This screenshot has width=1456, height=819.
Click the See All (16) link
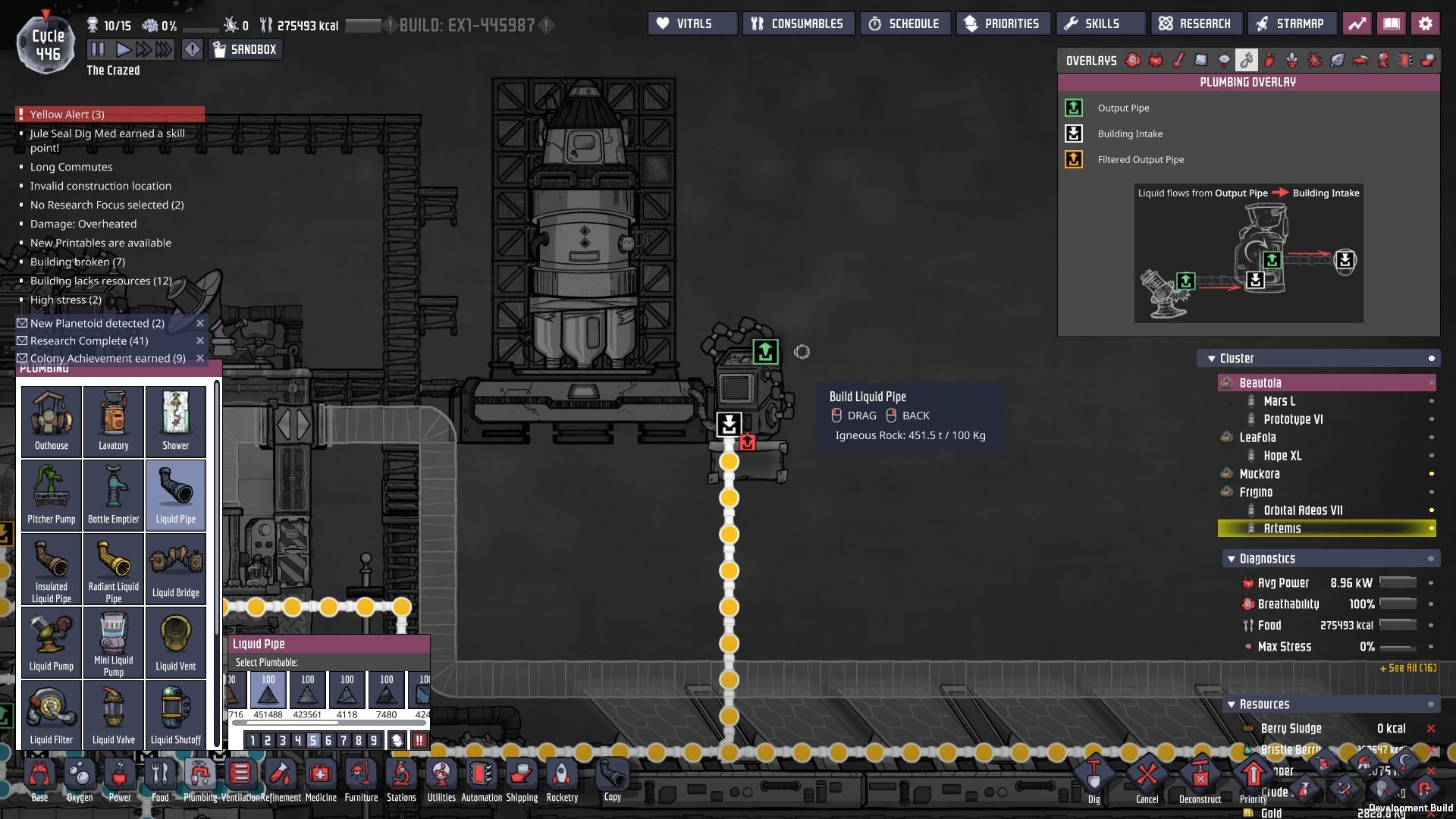(x=1407, y=669)
